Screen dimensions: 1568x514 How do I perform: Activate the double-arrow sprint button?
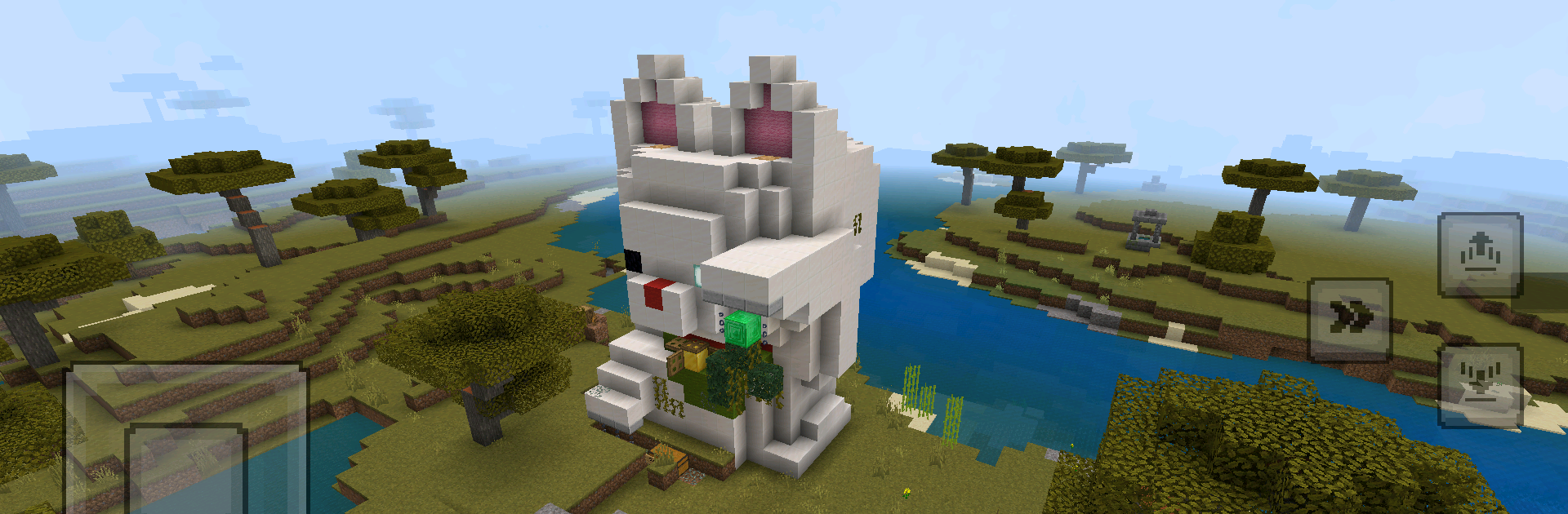(1350, 319)
